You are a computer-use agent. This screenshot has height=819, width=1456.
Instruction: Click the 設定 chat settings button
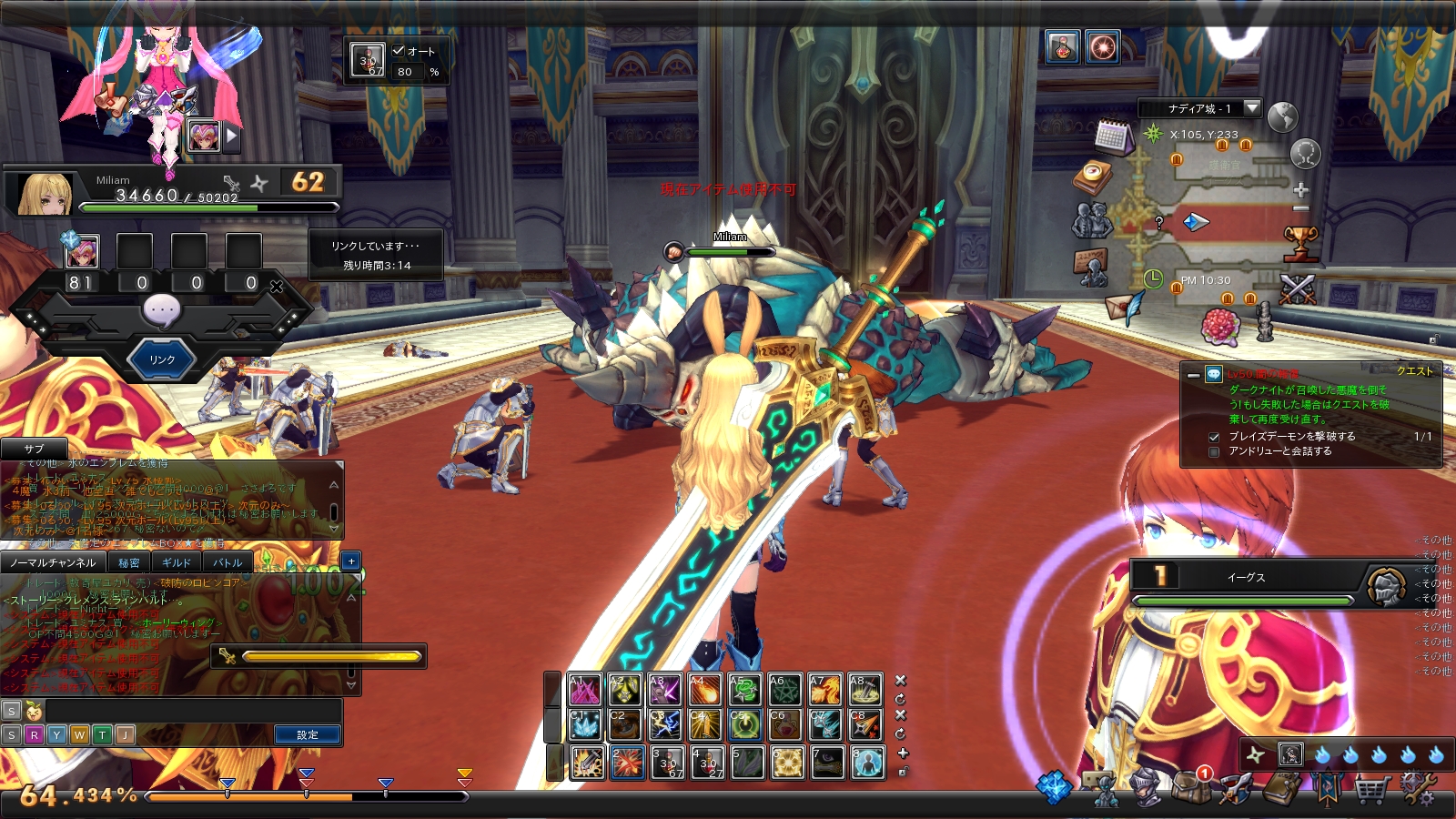click(x=308, y=734)
